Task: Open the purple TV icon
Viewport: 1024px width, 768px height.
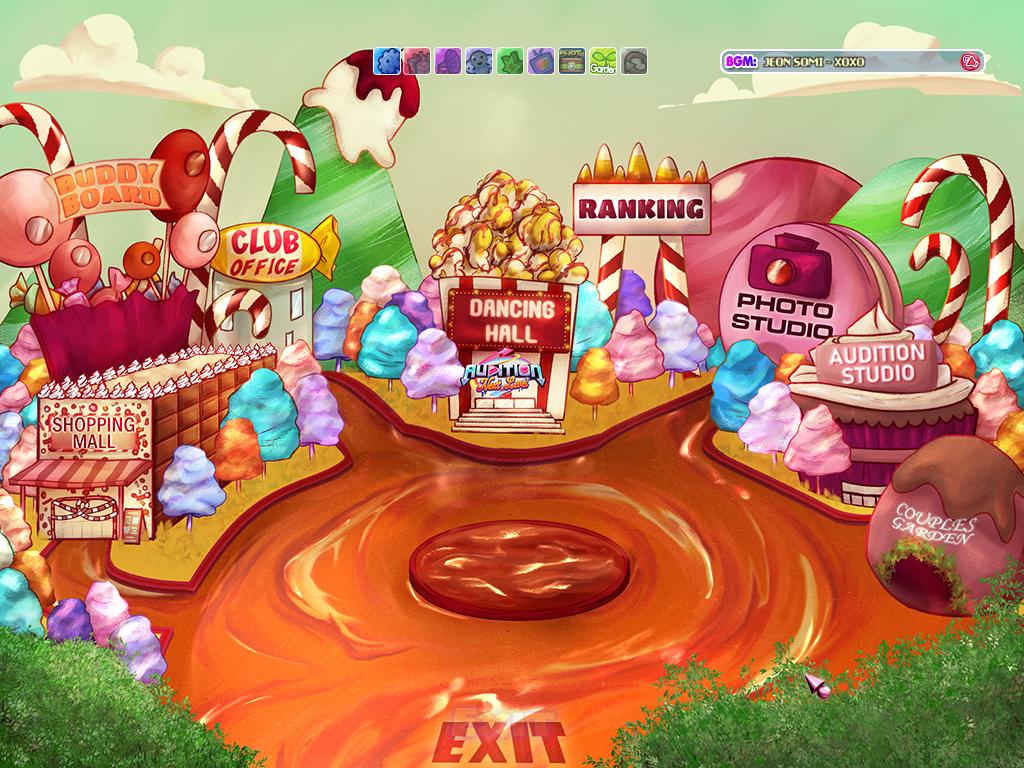Action: 542,62
